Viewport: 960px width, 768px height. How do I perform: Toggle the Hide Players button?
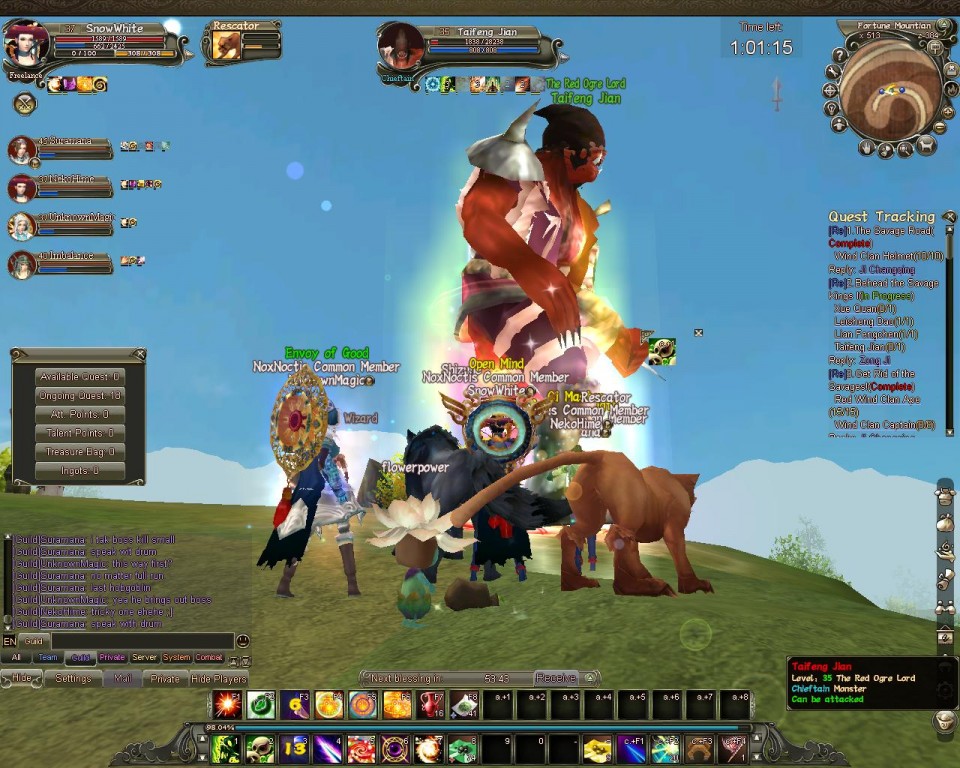pyautogui.click(x=219, y=678)
